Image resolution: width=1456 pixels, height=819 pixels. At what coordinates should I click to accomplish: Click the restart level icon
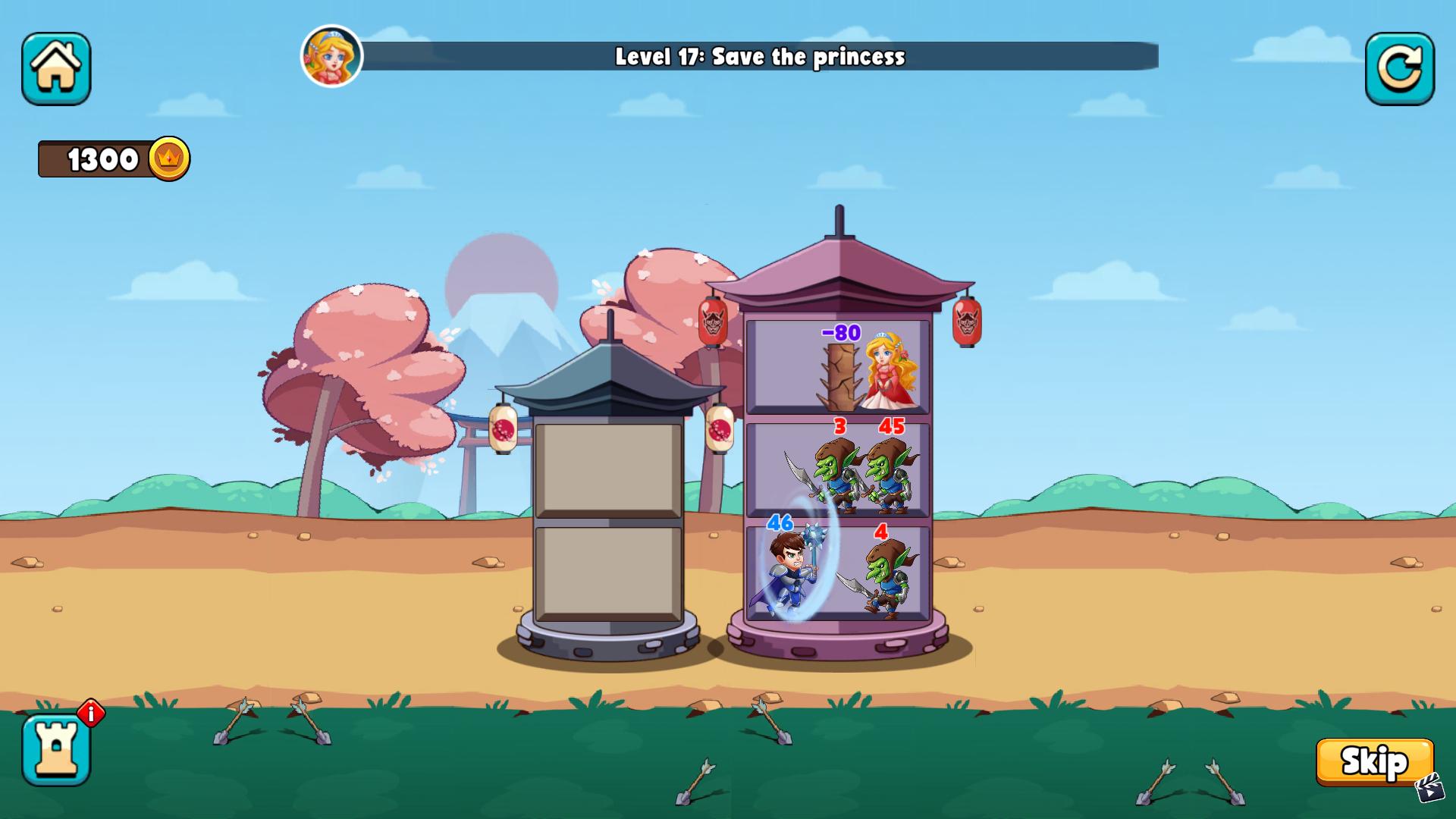click(x=1399, y=69)
